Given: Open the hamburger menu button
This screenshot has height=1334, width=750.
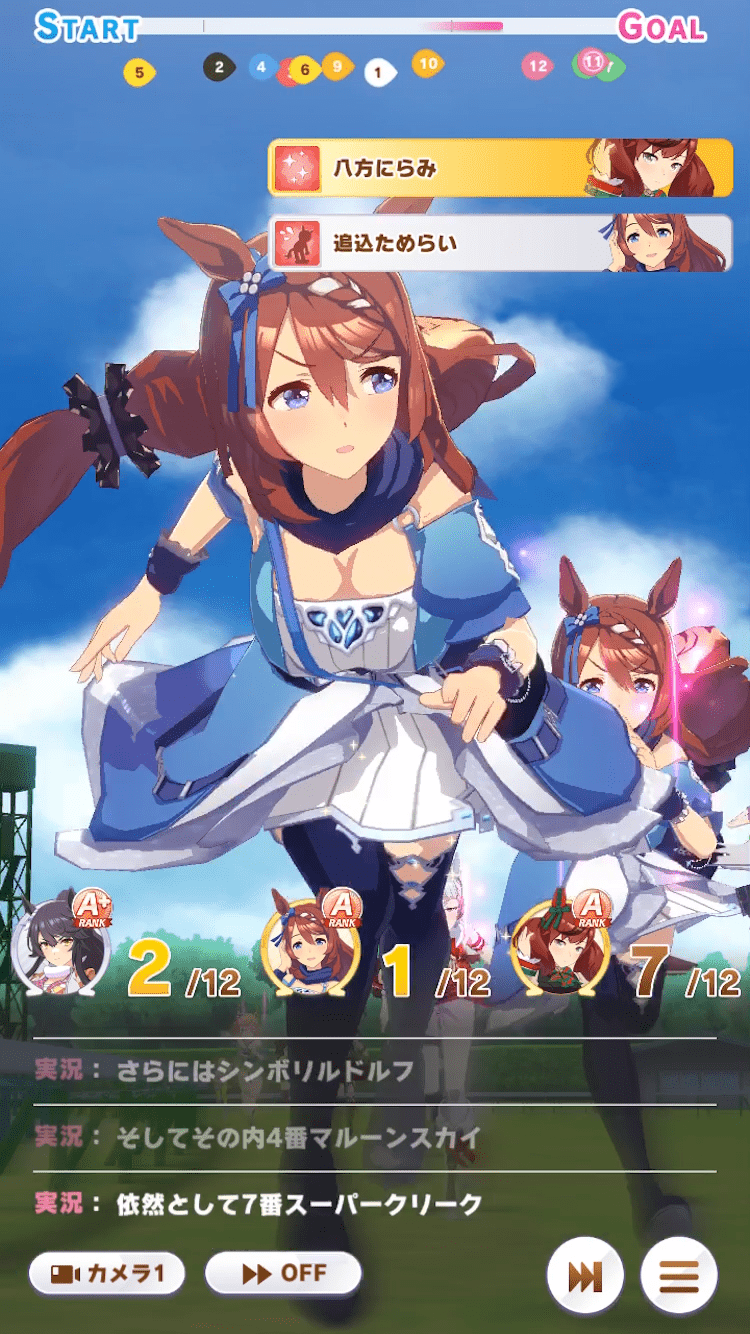Looking at the screenshot, I should tap(679, 1276).
